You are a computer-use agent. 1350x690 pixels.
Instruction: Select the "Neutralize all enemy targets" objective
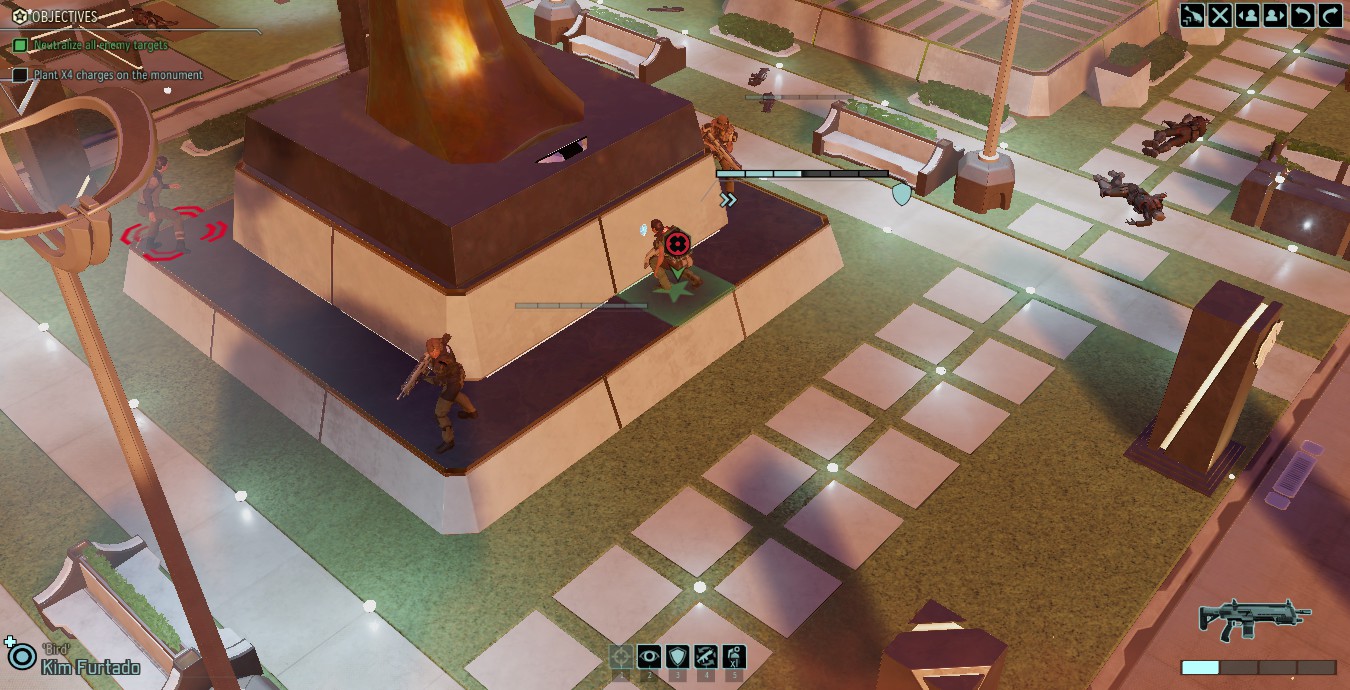(x=98, y=45)
